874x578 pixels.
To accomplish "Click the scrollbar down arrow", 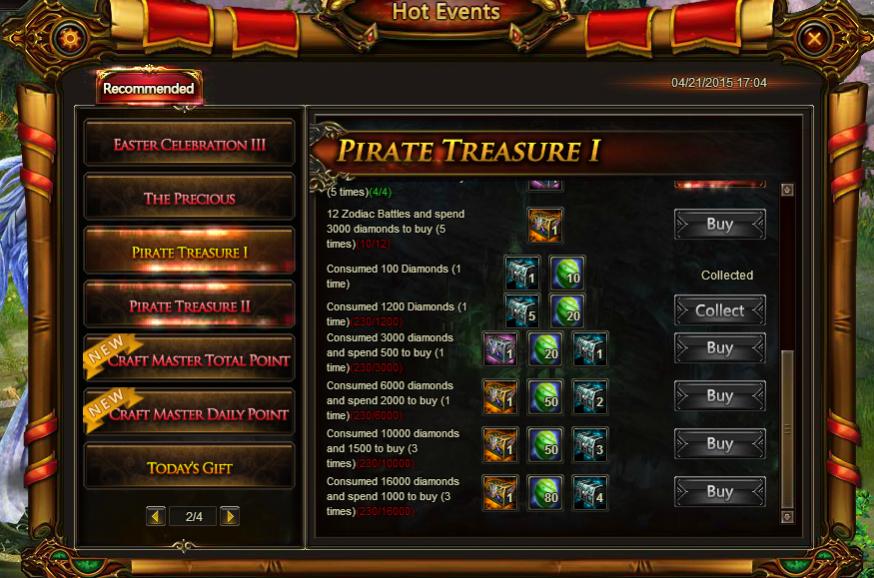I will tap(787, 516).
